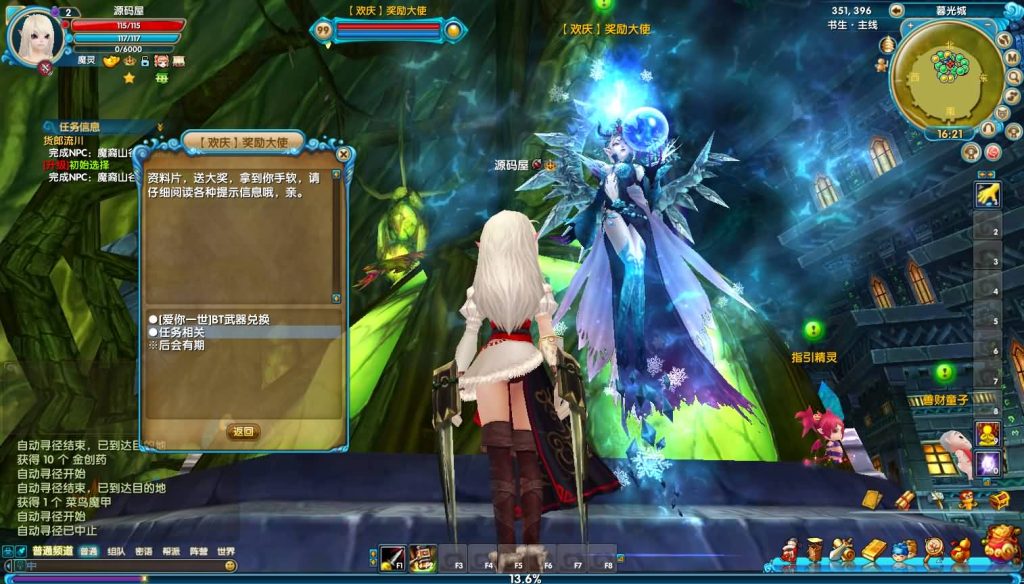This screenshot has height=584, width=1024.
Task: Use the item in the F2 hotbar slot
Action: pos(423,557)
